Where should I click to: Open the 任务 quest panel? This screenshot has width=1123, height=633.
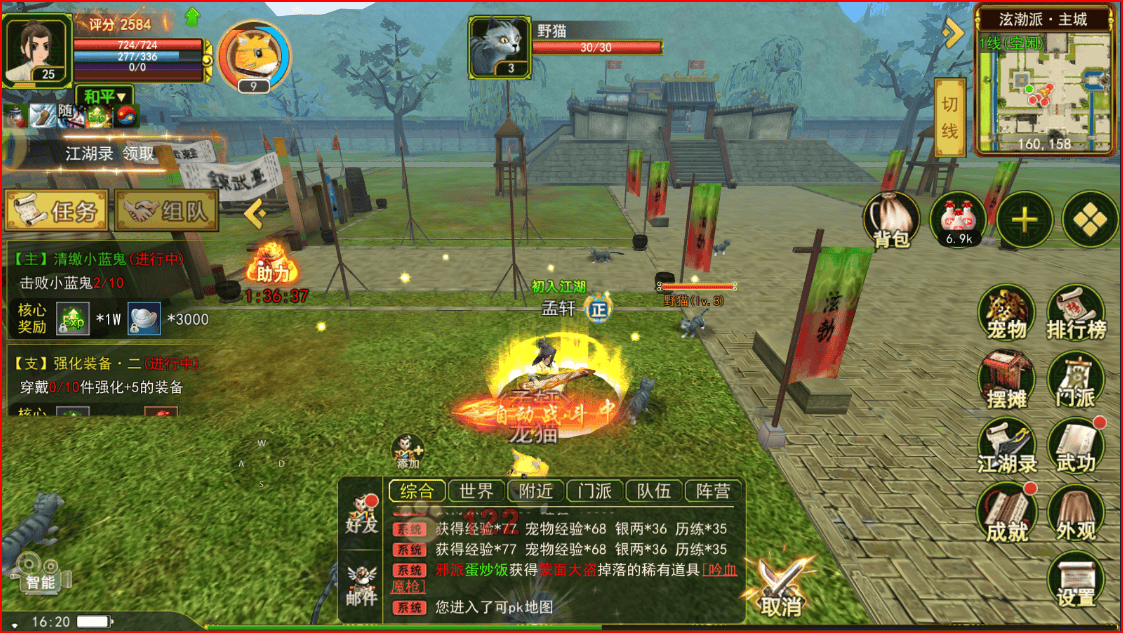pyautogui.click(x=56, y=211)
